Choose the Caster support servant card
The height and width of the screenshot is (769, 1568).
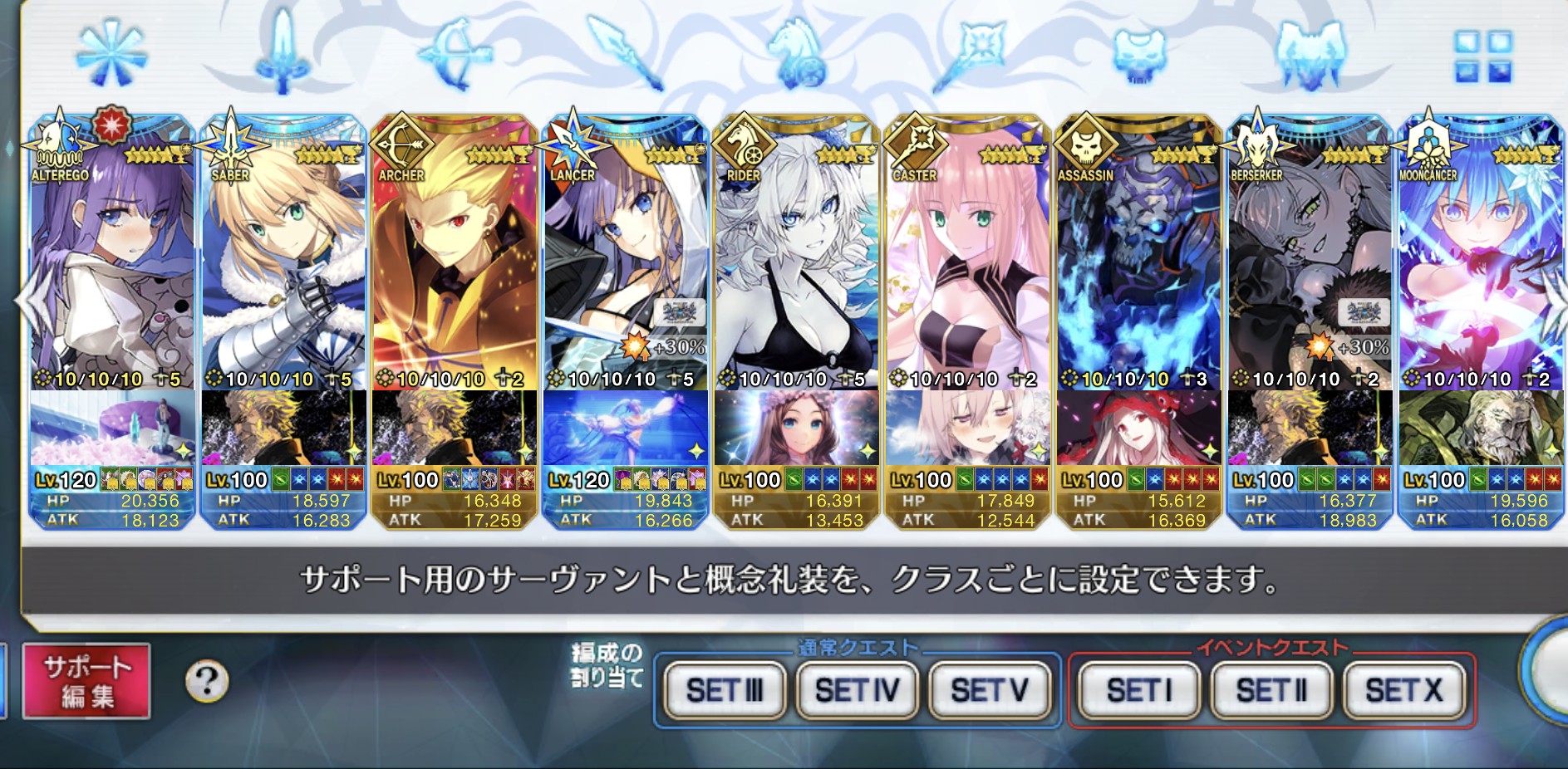click(968, 266)
